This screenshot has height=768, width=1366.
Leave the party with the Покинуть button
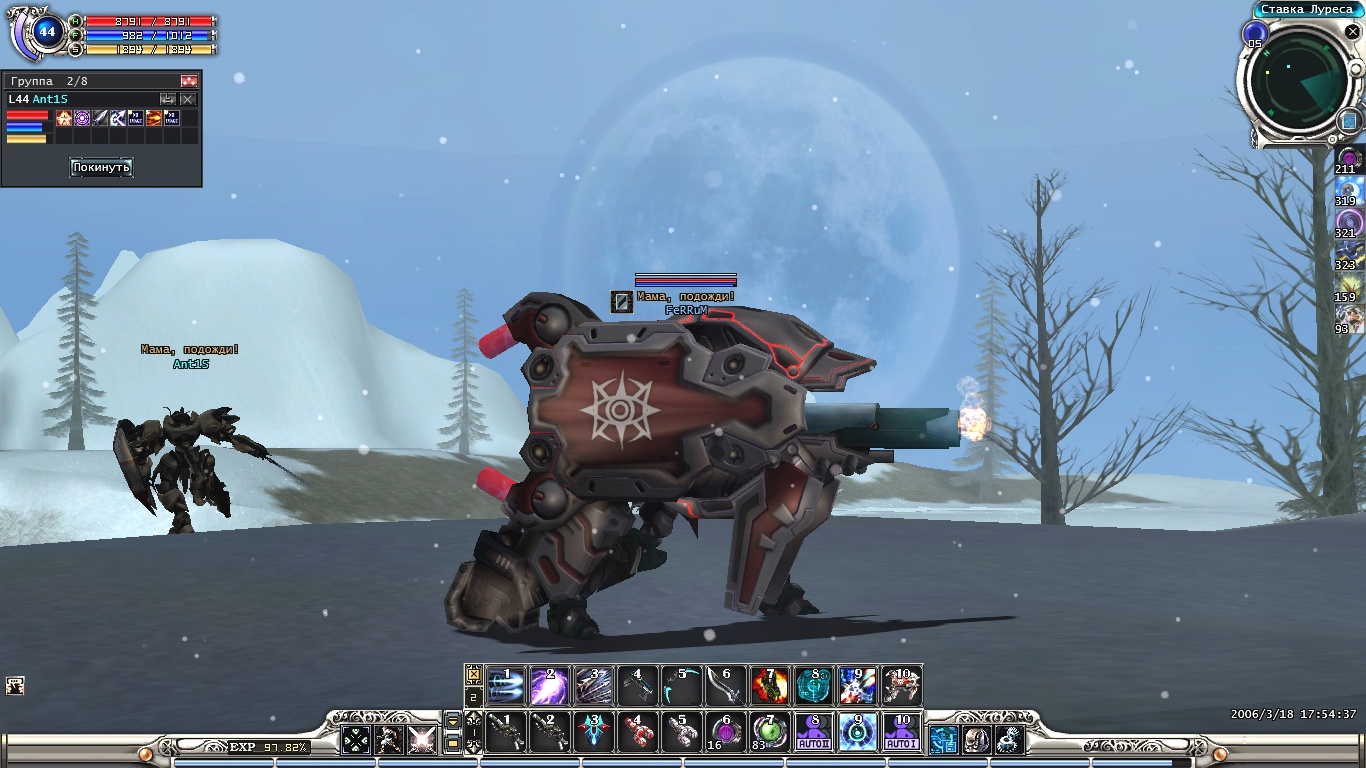click(101, 167)
